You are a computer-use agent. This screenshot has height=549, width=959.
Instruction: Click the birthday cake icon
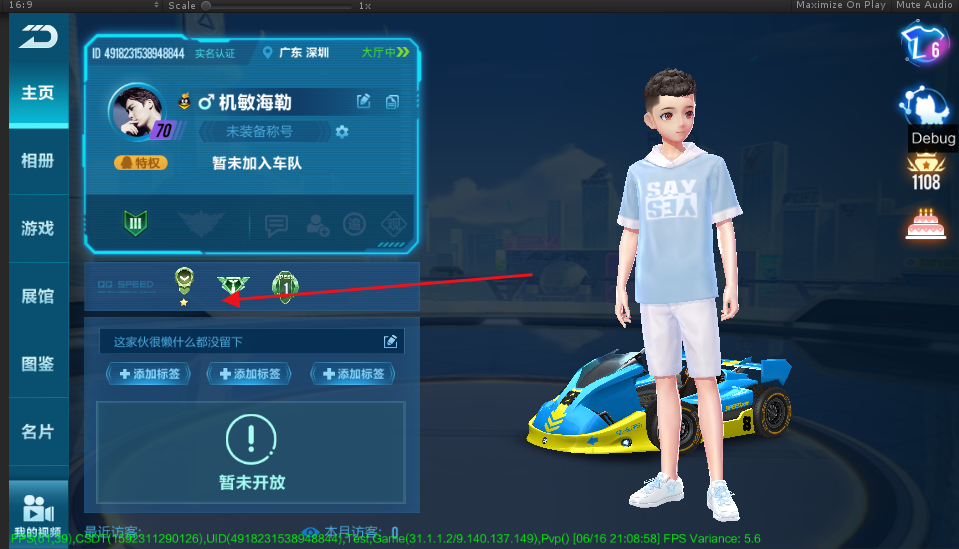pyautogui.click(x=925, y=224)
